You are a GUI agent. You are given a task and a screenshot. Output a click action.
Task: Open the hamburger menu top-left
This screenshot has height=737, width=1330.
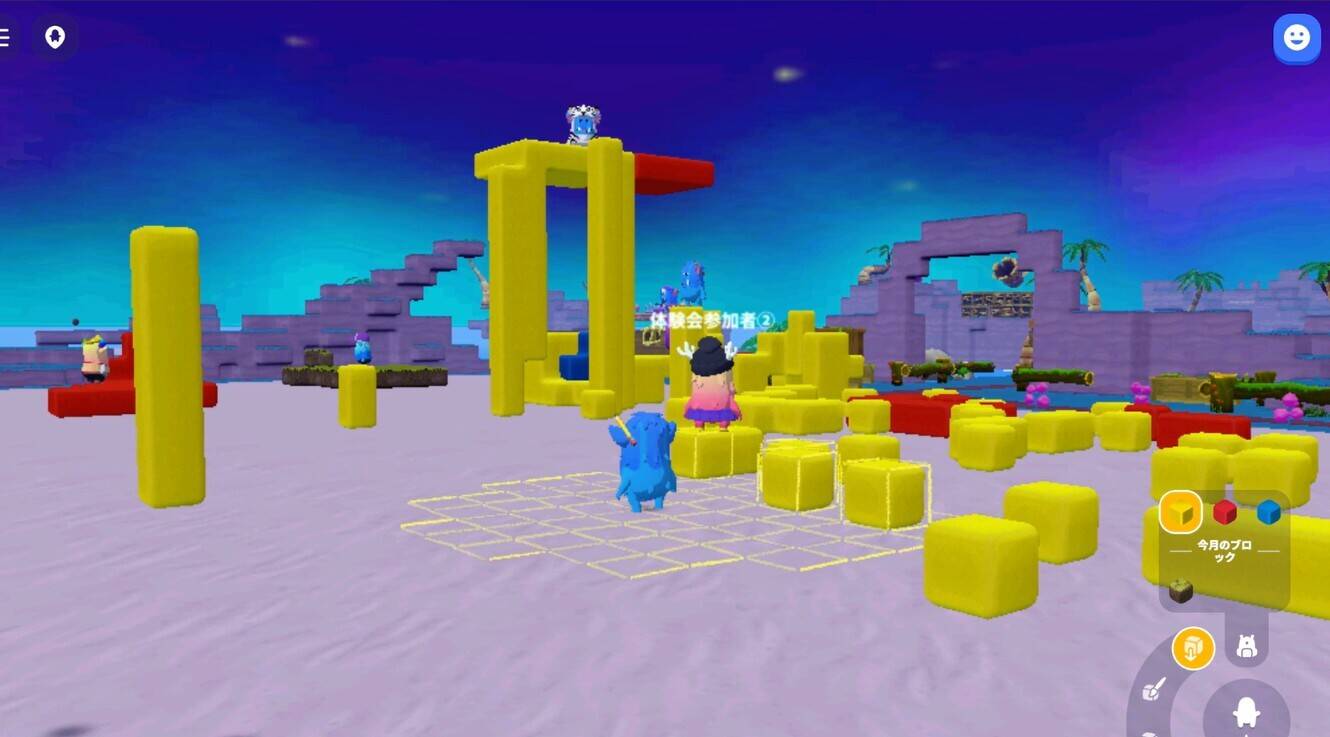tap(5, 37)
